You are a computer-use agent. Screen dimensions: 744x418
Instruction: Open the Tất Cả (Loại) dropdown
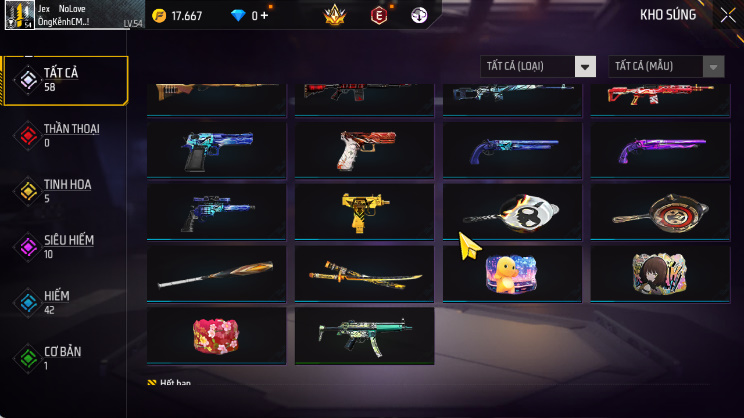point(538,66)
